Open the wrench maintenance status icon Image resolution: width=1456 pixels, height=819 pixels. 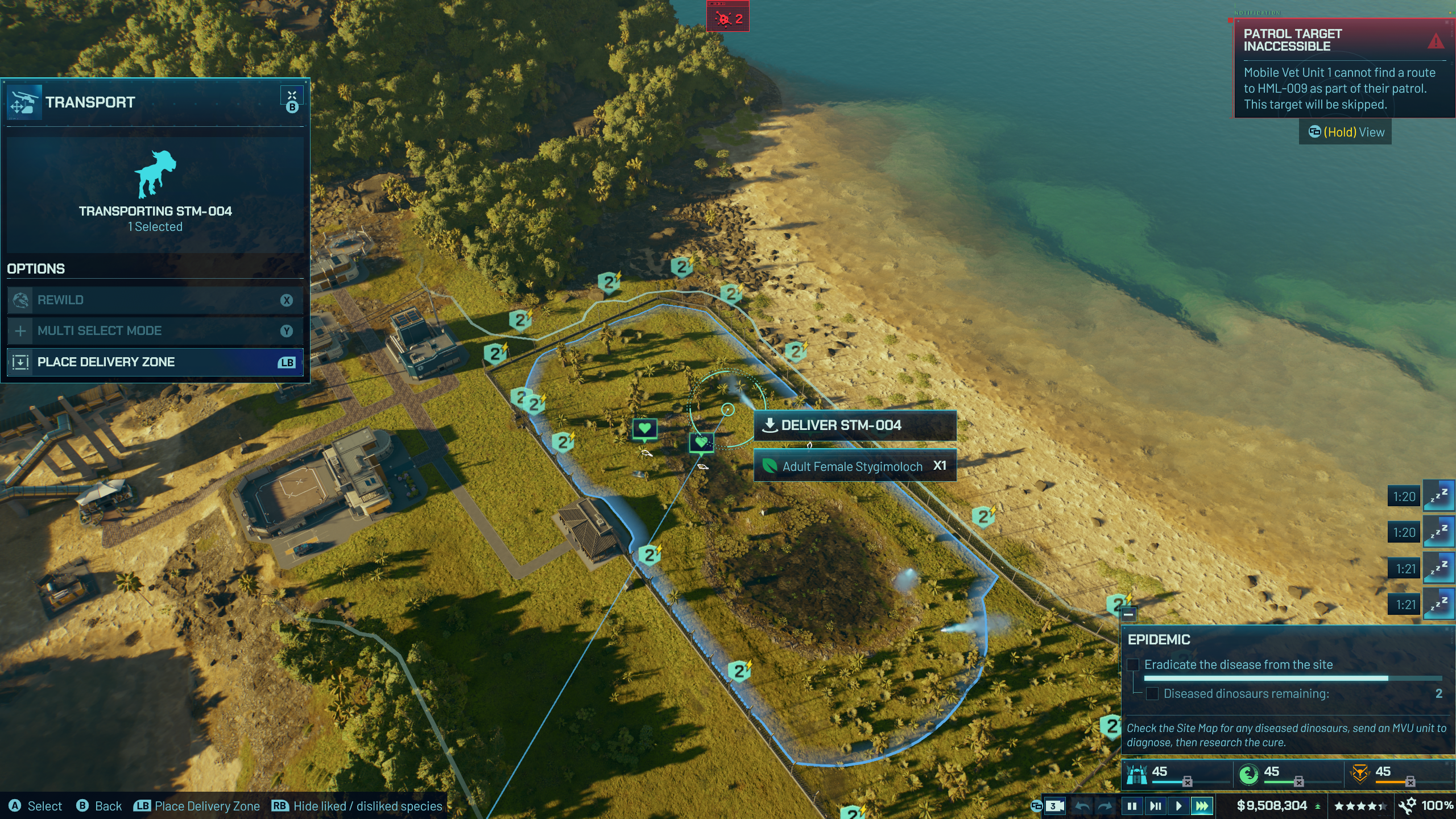coord(1408,805)
